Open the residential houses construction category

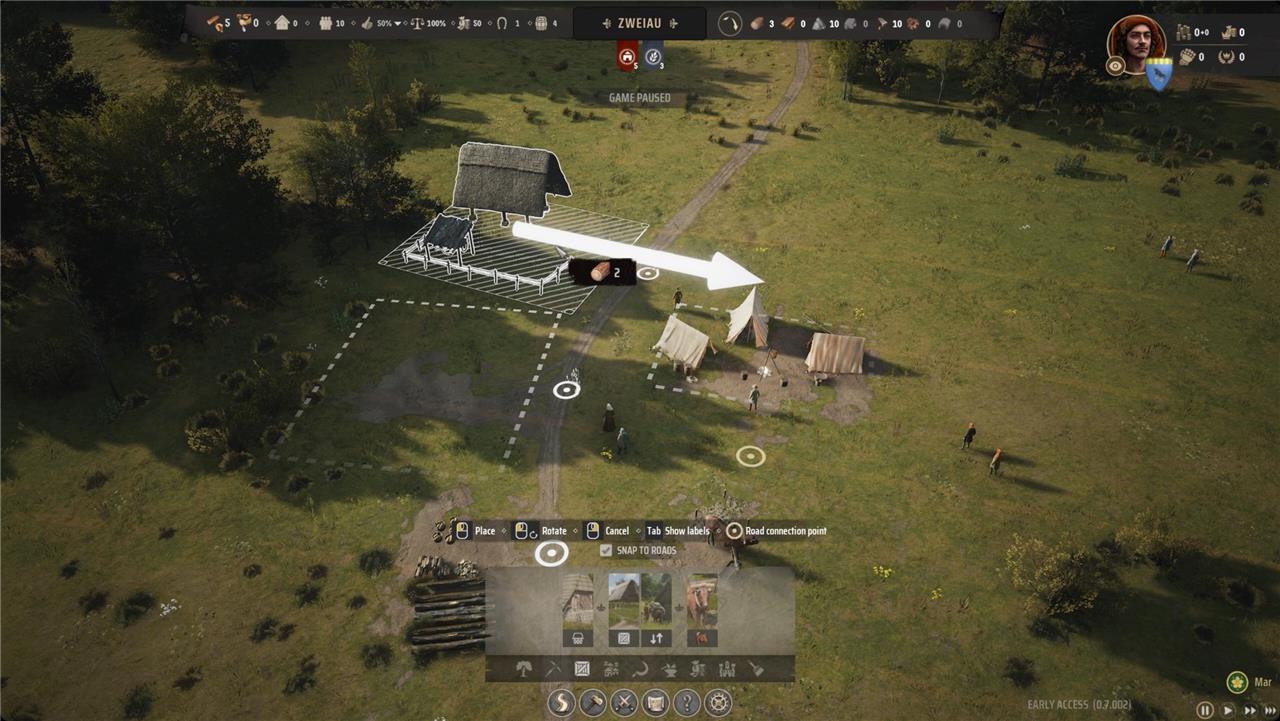pos(611,669)
